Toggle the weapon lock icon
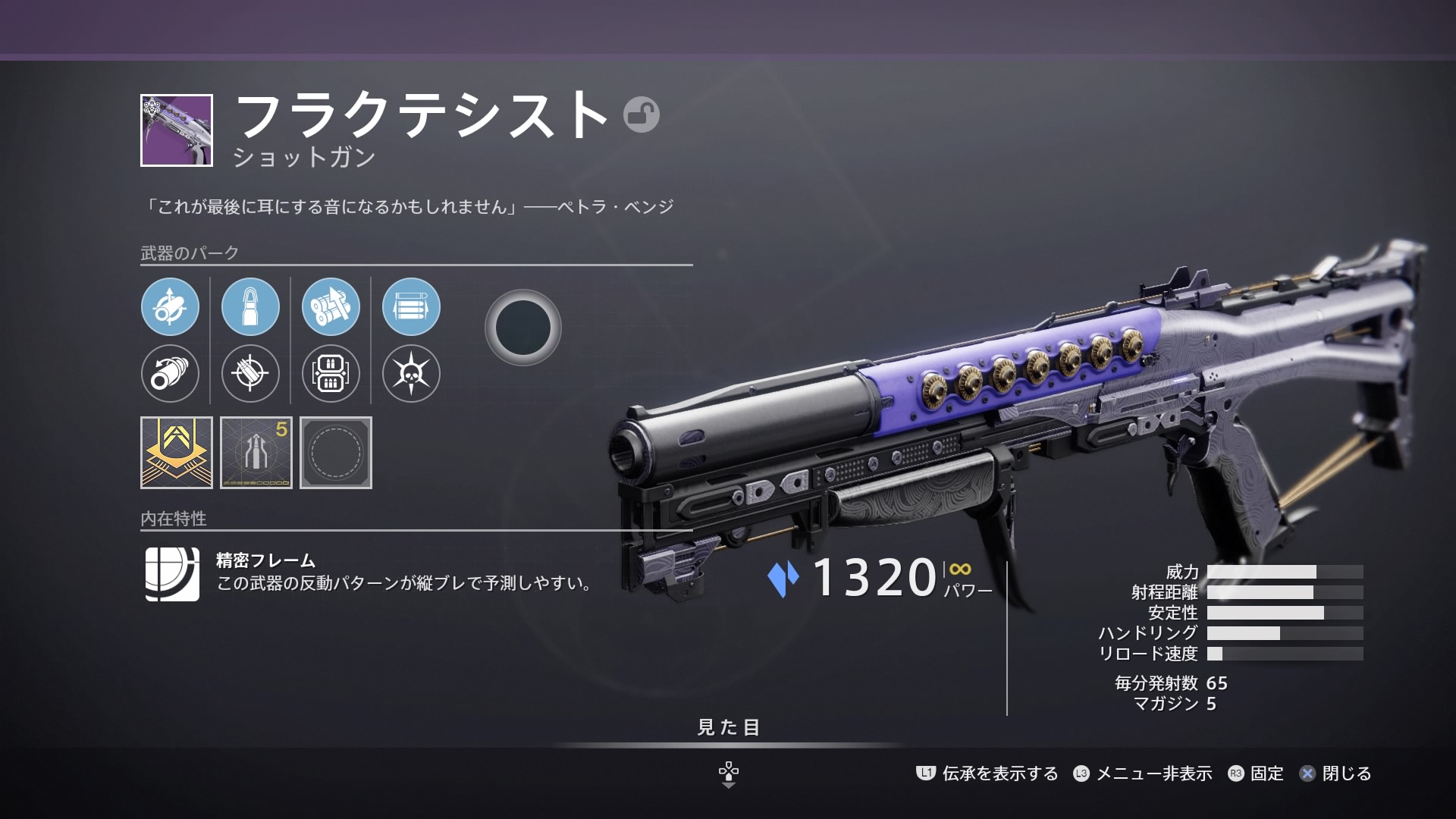Screen dimensions: 1456x819 [641, 115]
